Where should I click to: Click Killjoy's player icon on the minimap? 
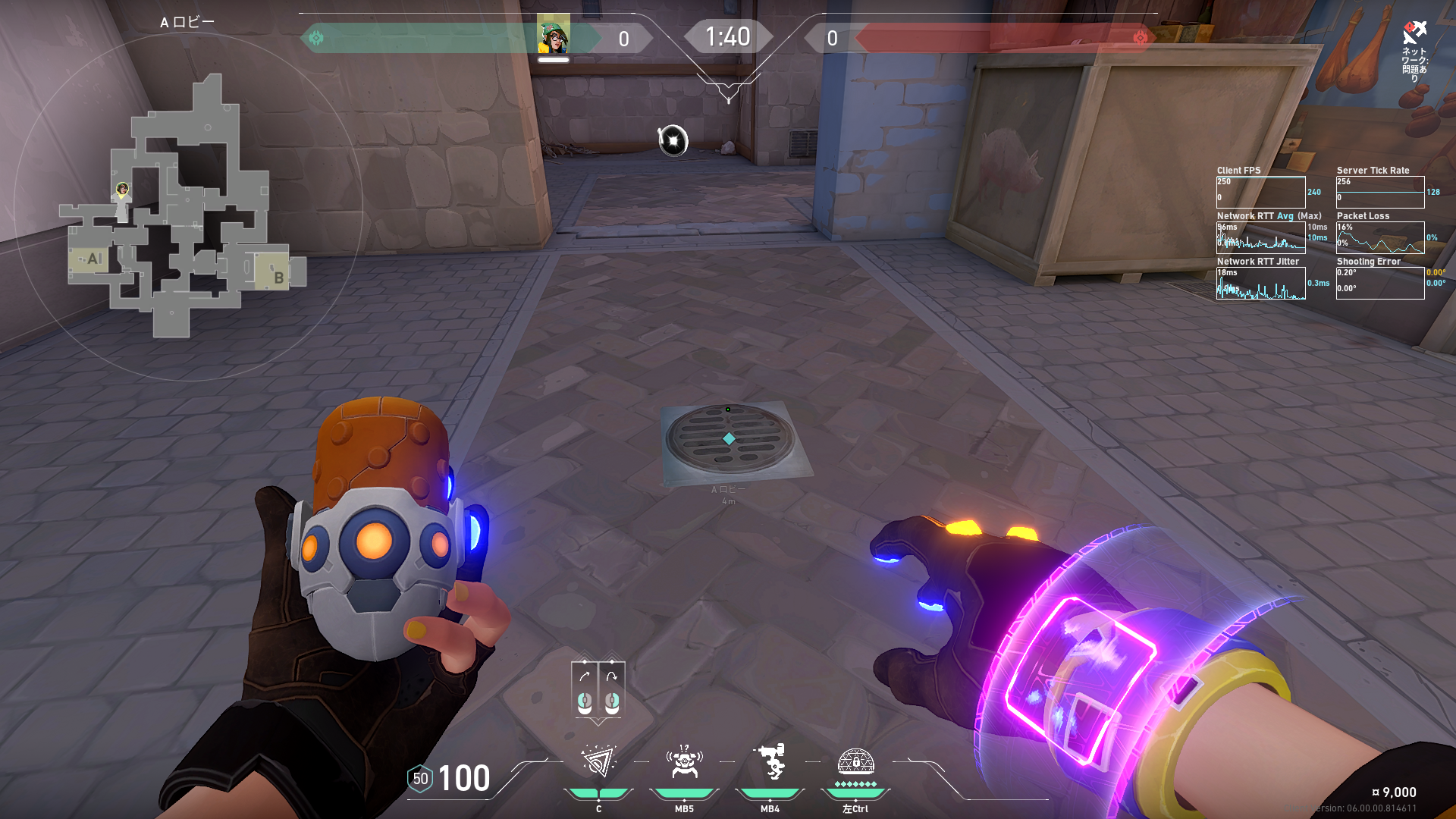[122, 189]
